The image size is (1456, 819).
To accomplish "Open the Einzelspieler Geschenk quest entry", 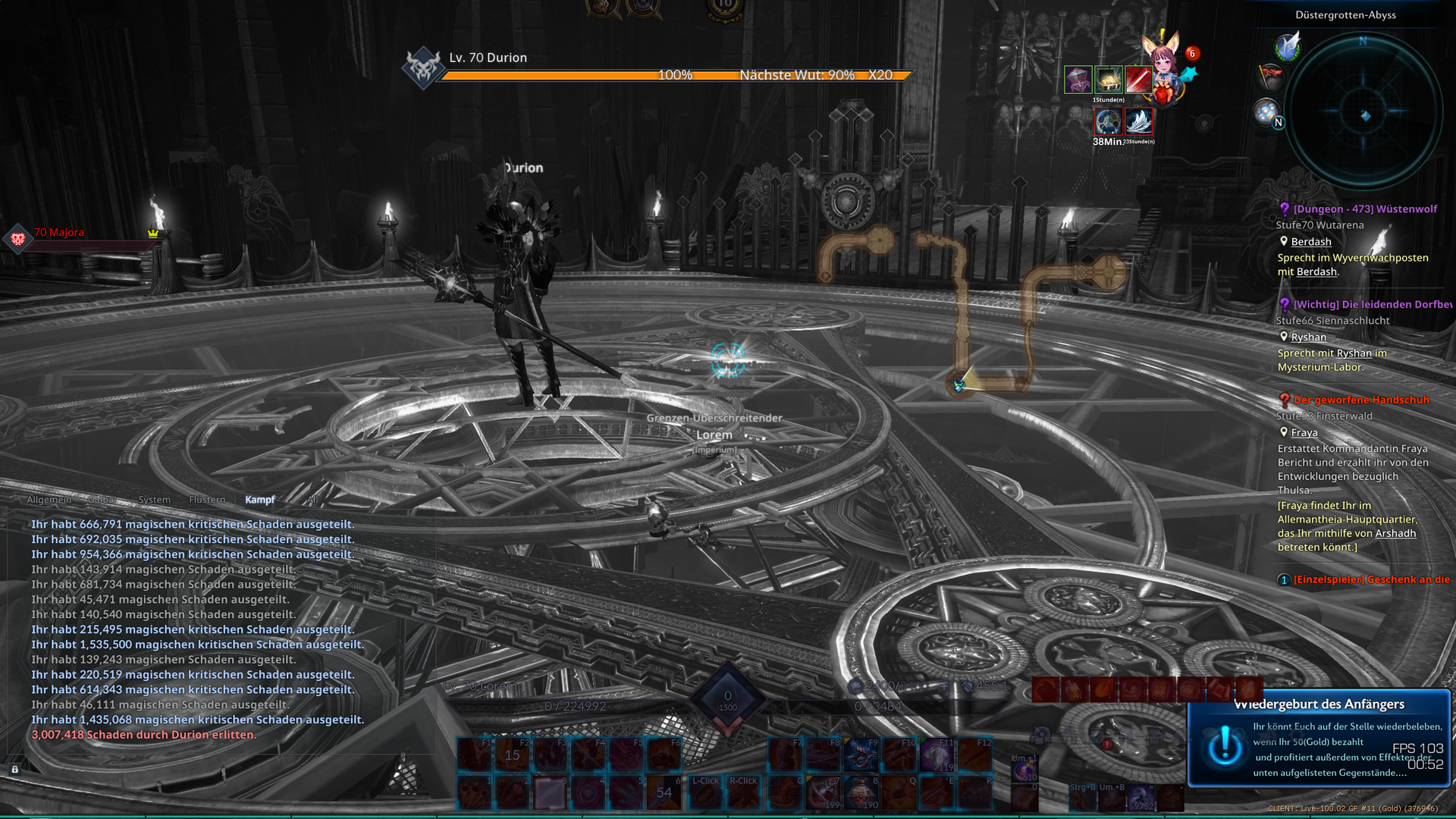I will click(x=1371, y=580).
